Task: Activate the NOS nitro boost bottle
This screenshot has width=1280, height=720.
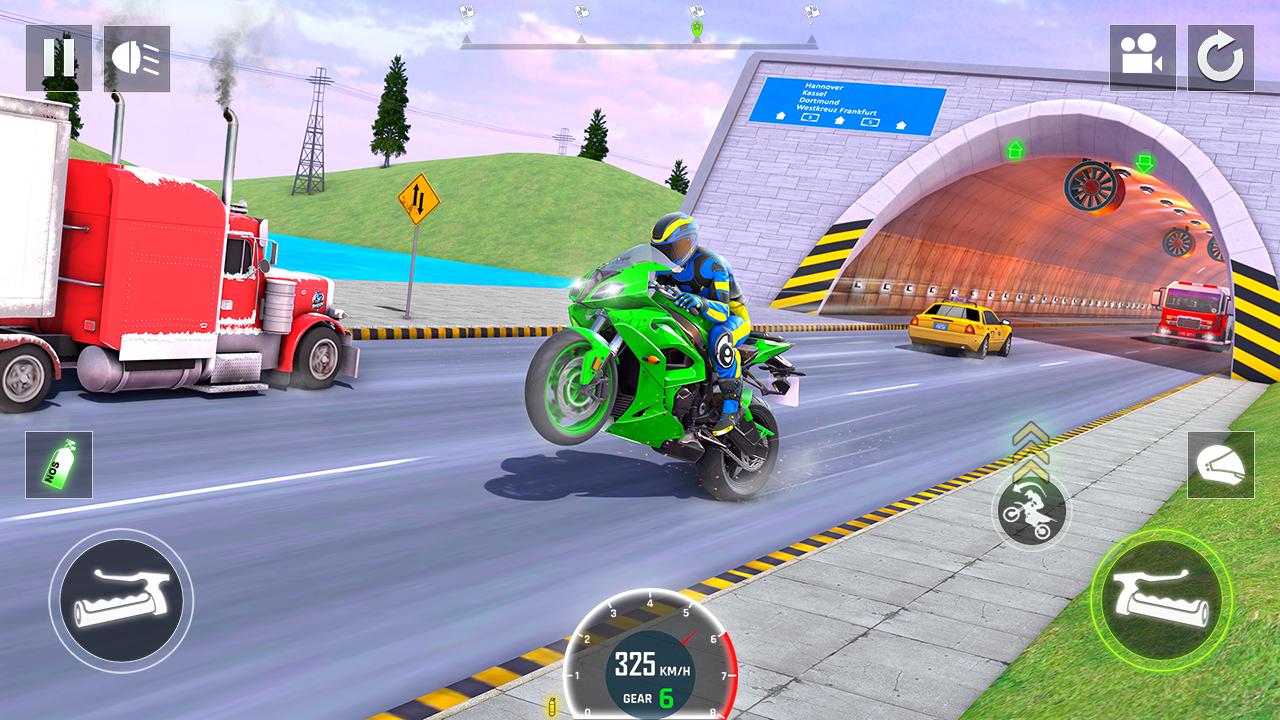Action: [58, 465]
